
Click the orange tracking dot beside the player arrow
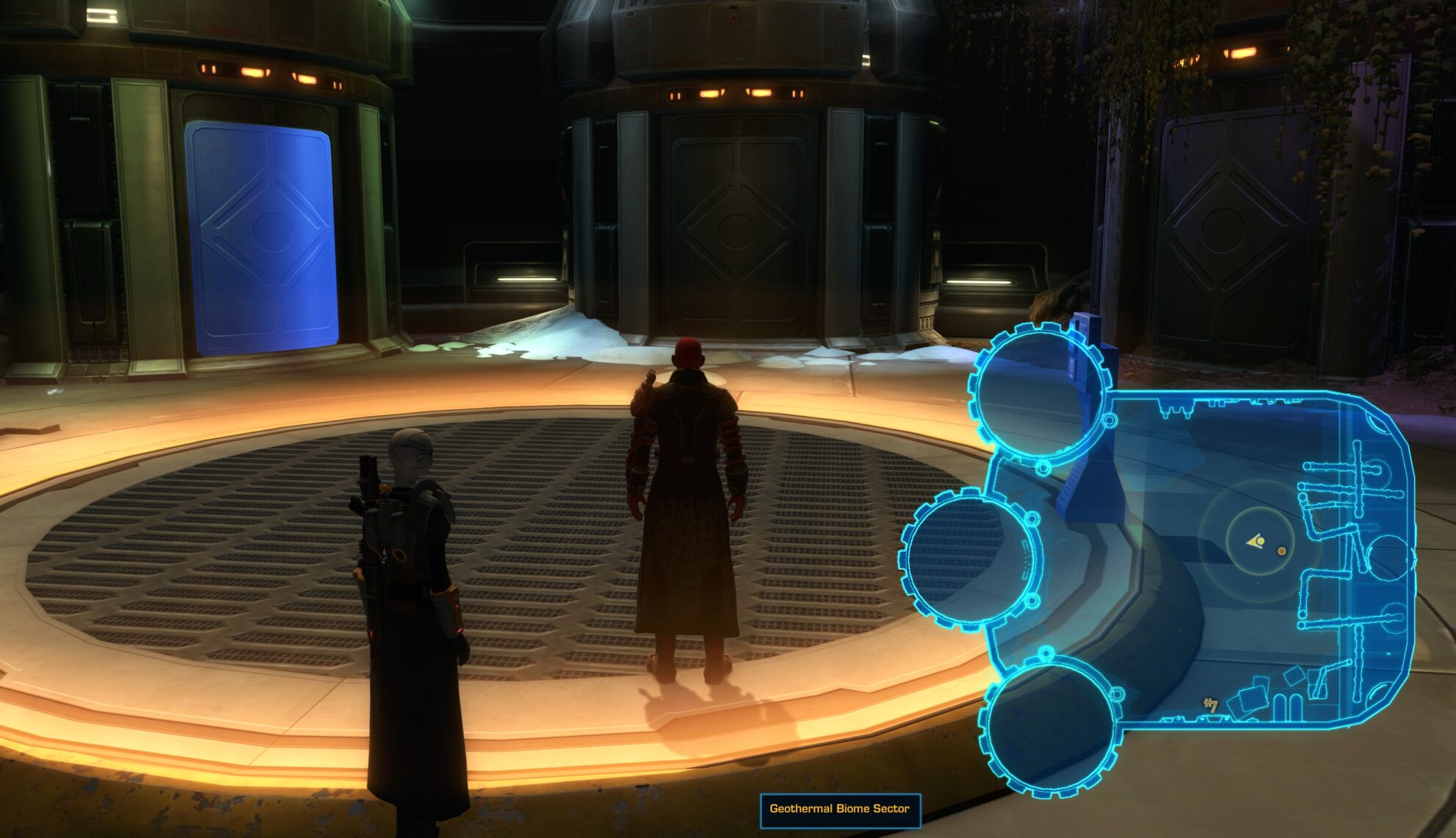pyautogui.click(x=1281, y=551)
